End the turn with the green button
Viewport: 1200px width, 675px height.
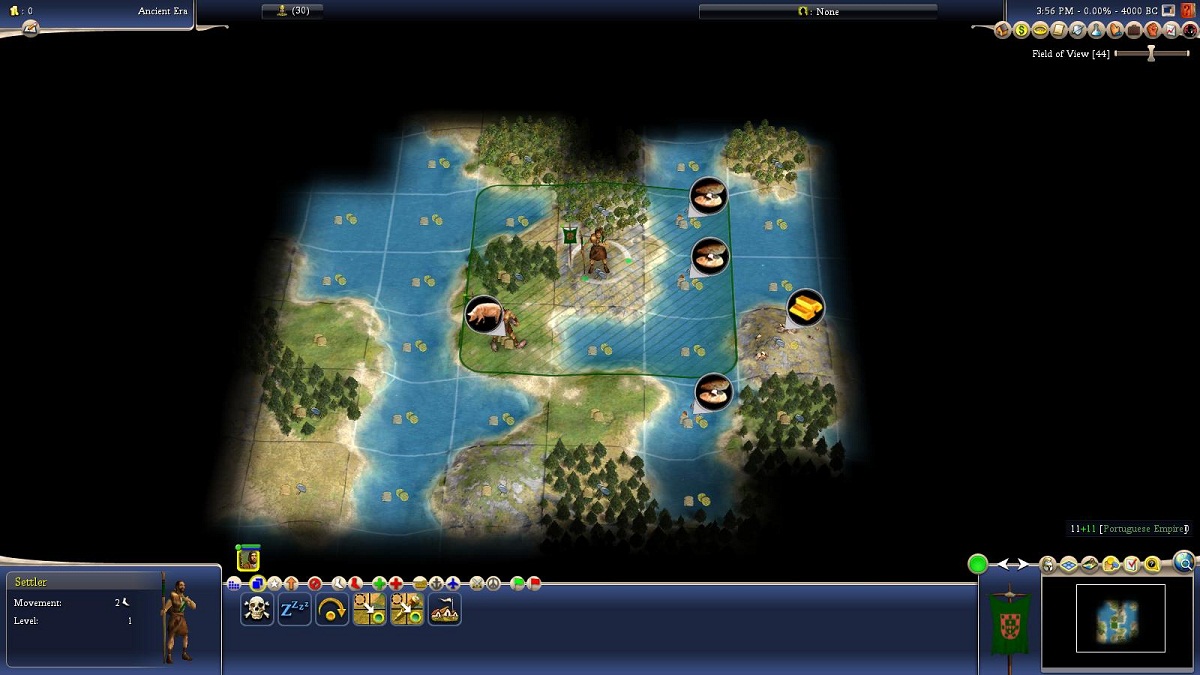tap(978, 564)
